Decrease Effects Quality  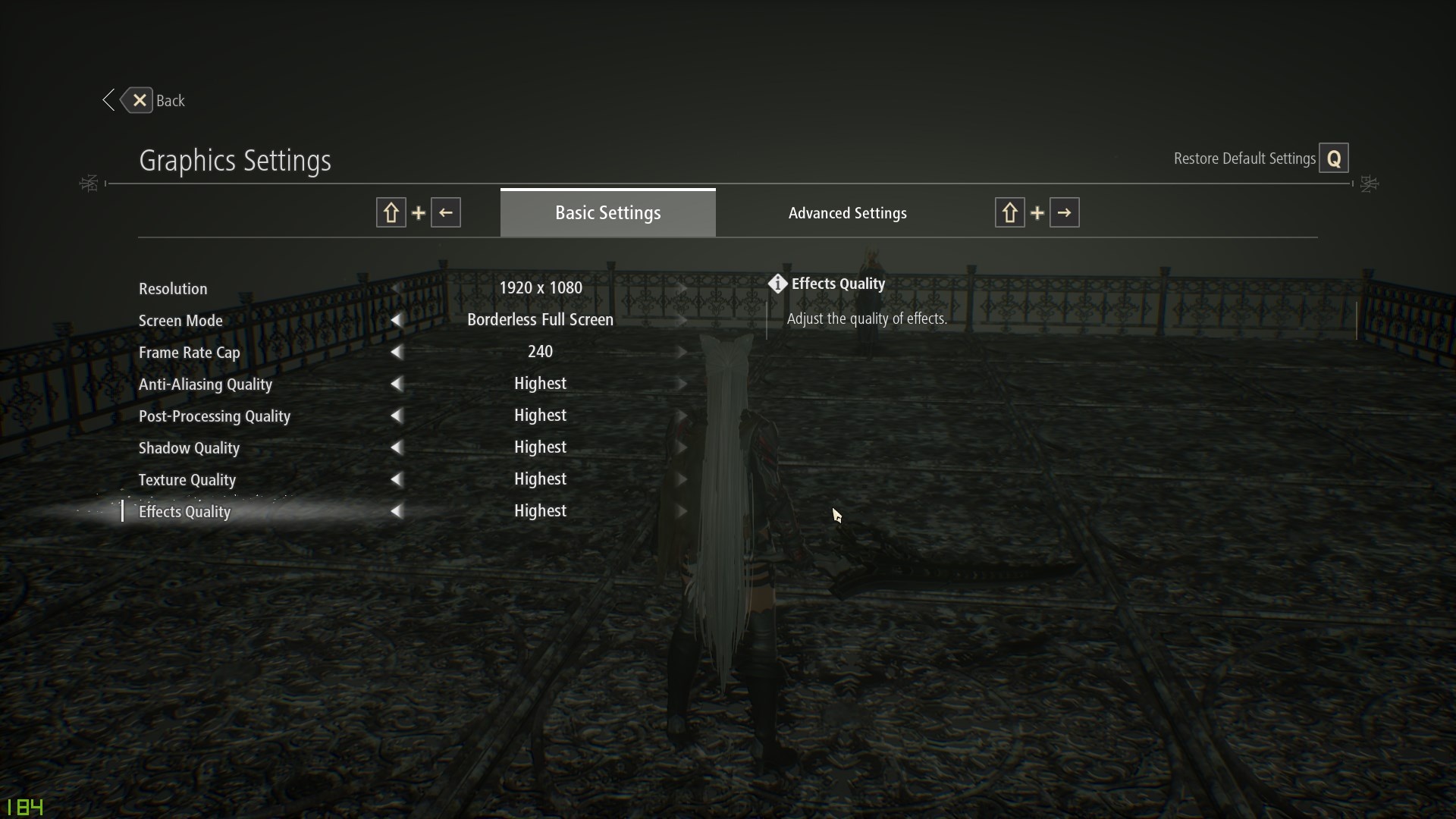point(396,512)
